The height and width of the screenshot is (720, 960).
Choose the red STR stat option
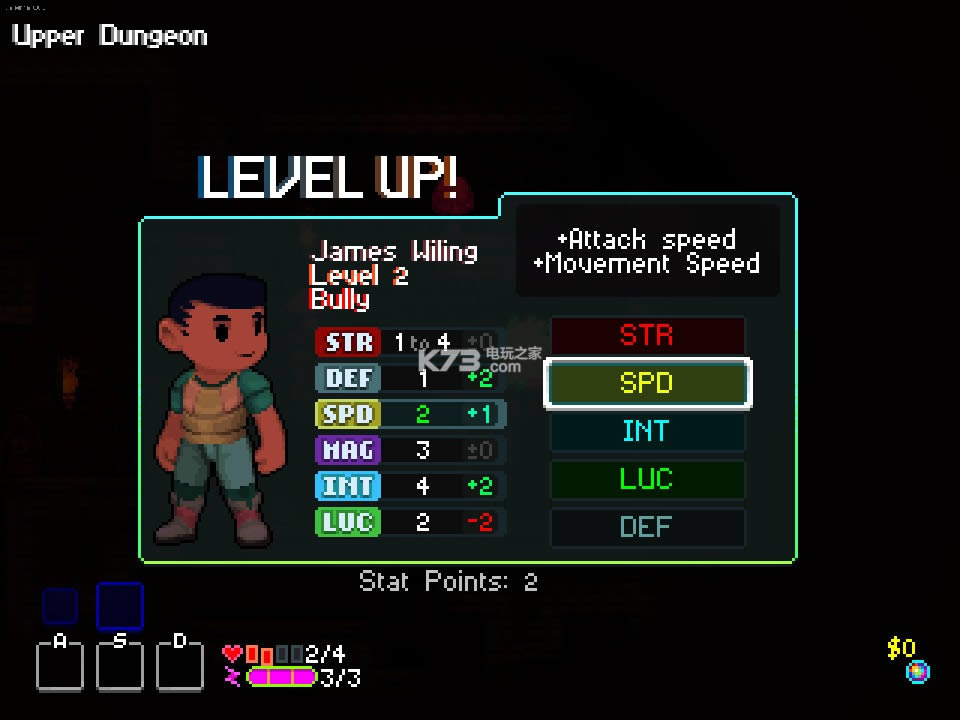pos(647,336)
